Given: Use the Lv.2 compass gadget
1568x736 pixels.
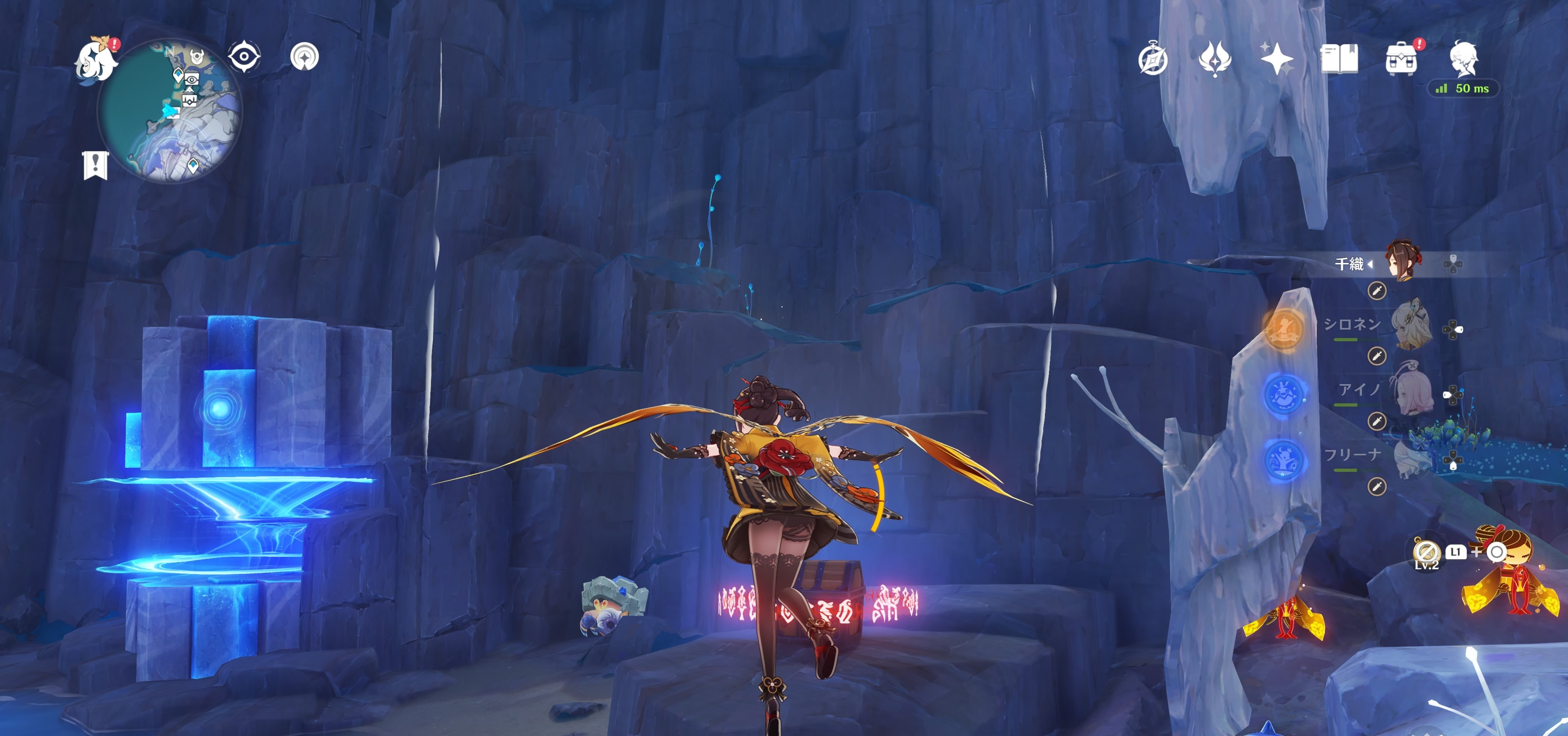Looking at the screenshot, I should (x=1425, y=552).
